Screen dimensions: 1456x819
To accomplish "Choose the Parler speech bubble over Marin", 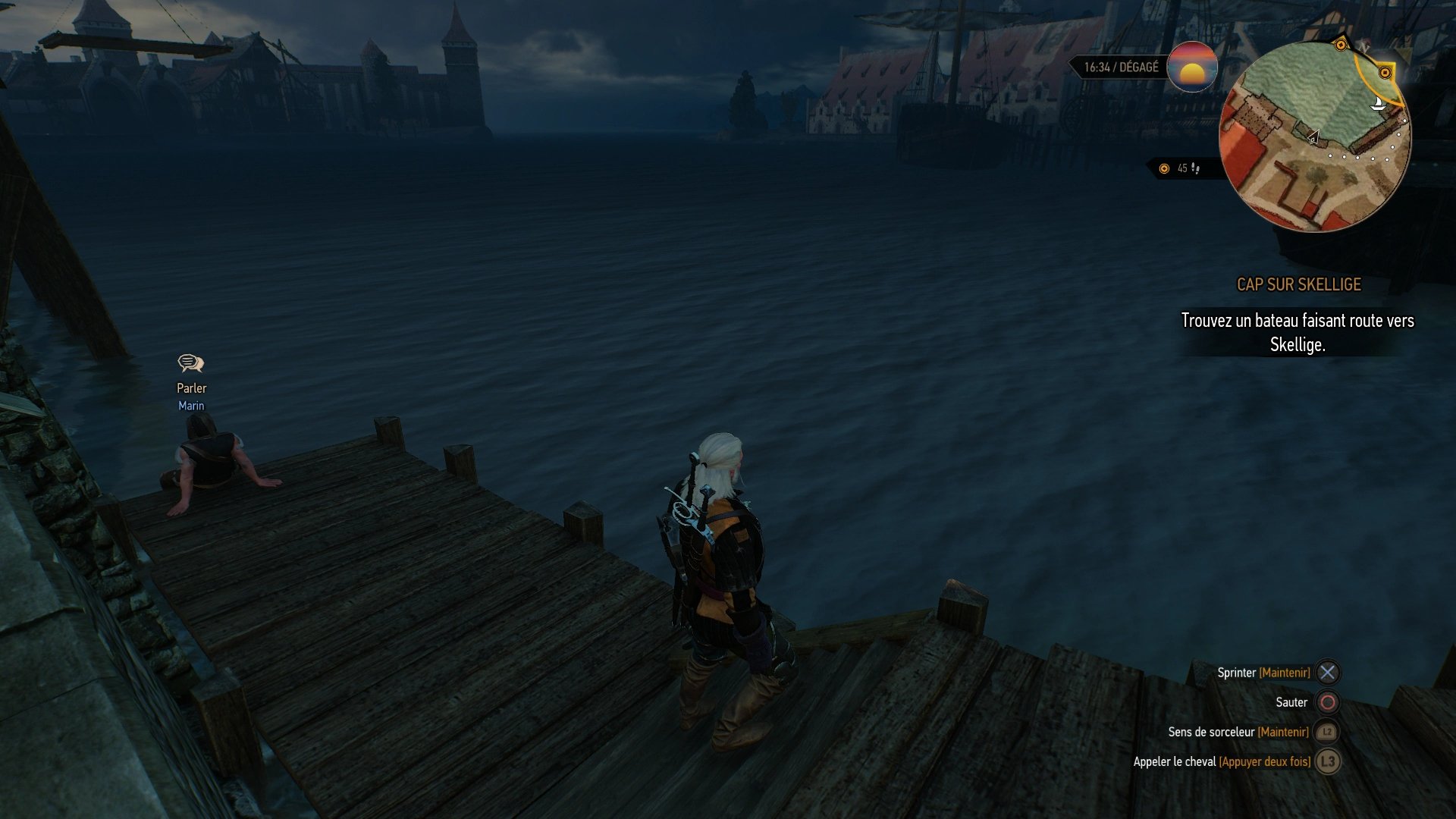I will pos(190,364).
